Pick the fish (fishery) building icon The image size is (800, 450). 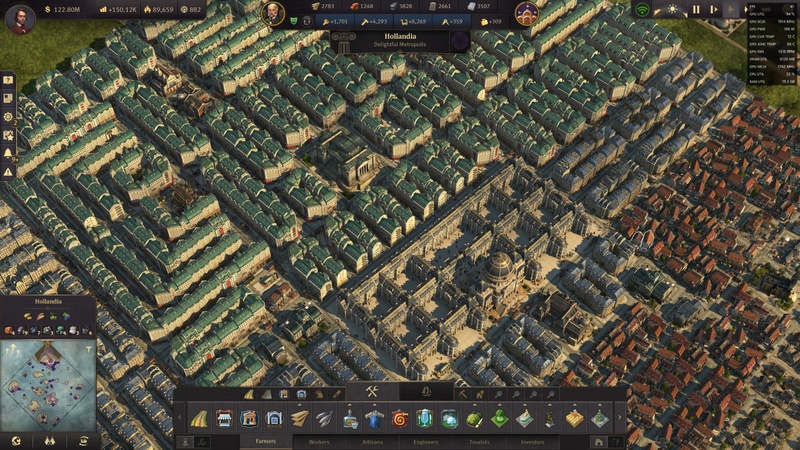[x=325, y=418]
